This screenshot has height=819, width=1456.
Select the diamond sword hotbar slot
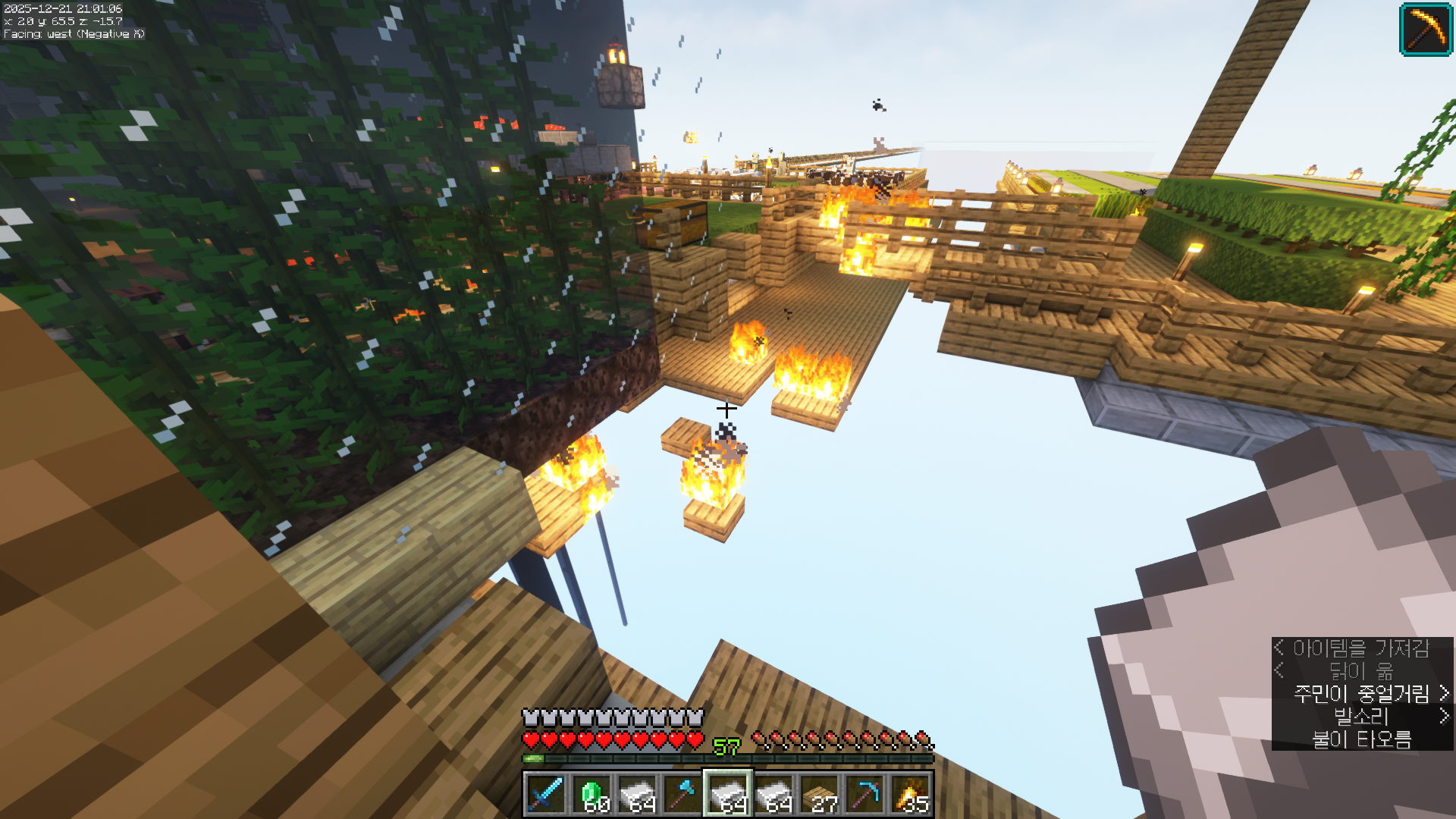[x=546, y=794]
